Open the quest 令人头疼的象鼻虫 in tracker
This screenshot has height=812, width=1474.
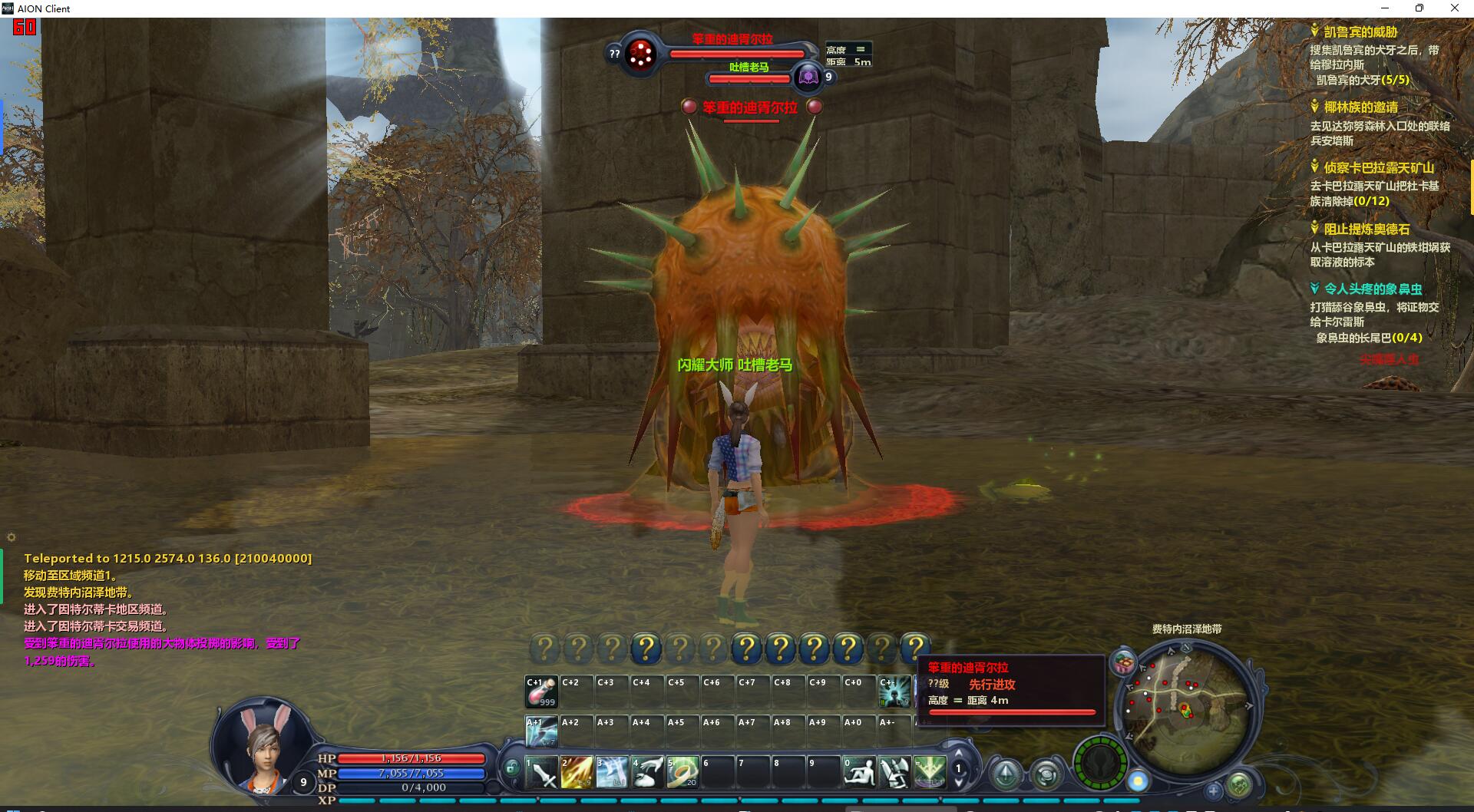[x=1373, y=289]
